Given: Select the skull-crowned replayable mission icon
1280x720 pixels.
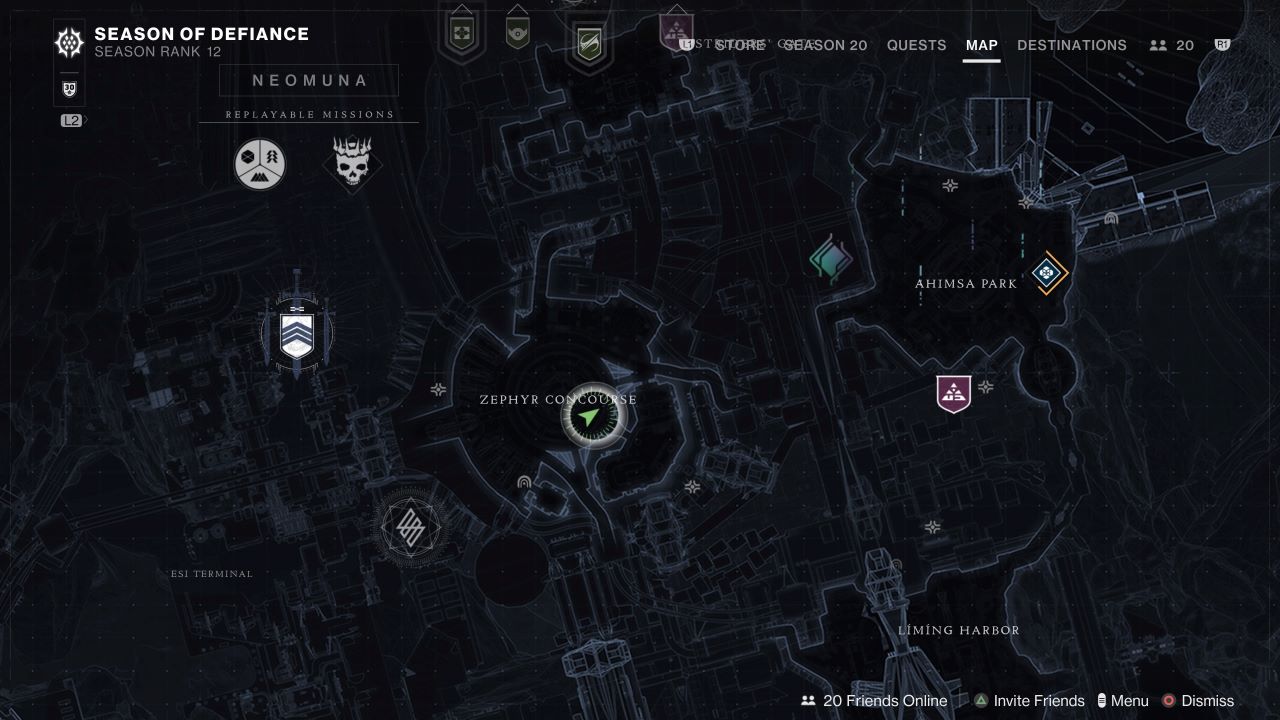Looking at the screenshot, I should (352, 162).
